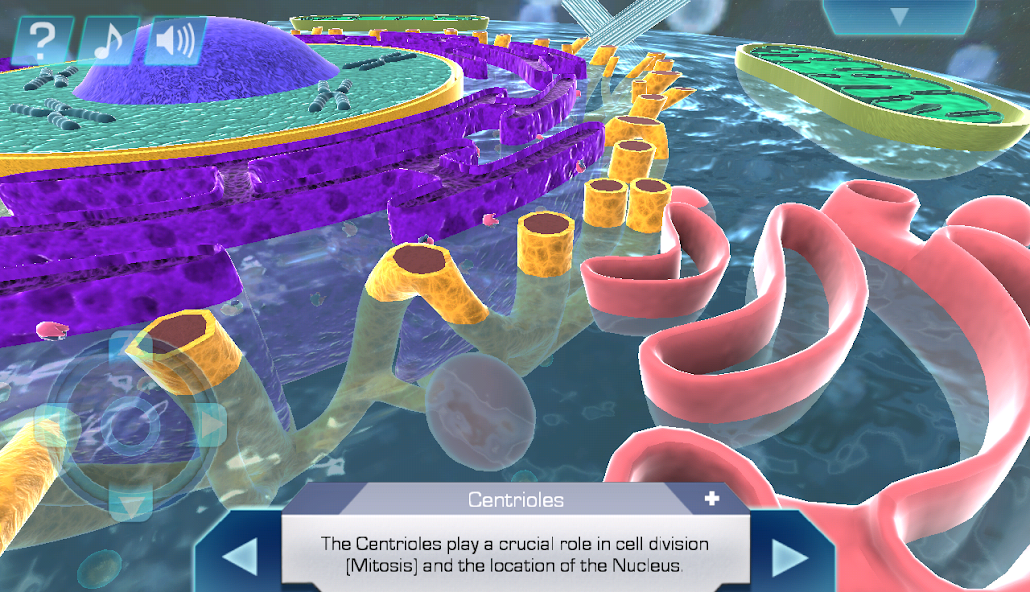Open the question mark help button
1030x592 pixels.
(x=43, y=42)
